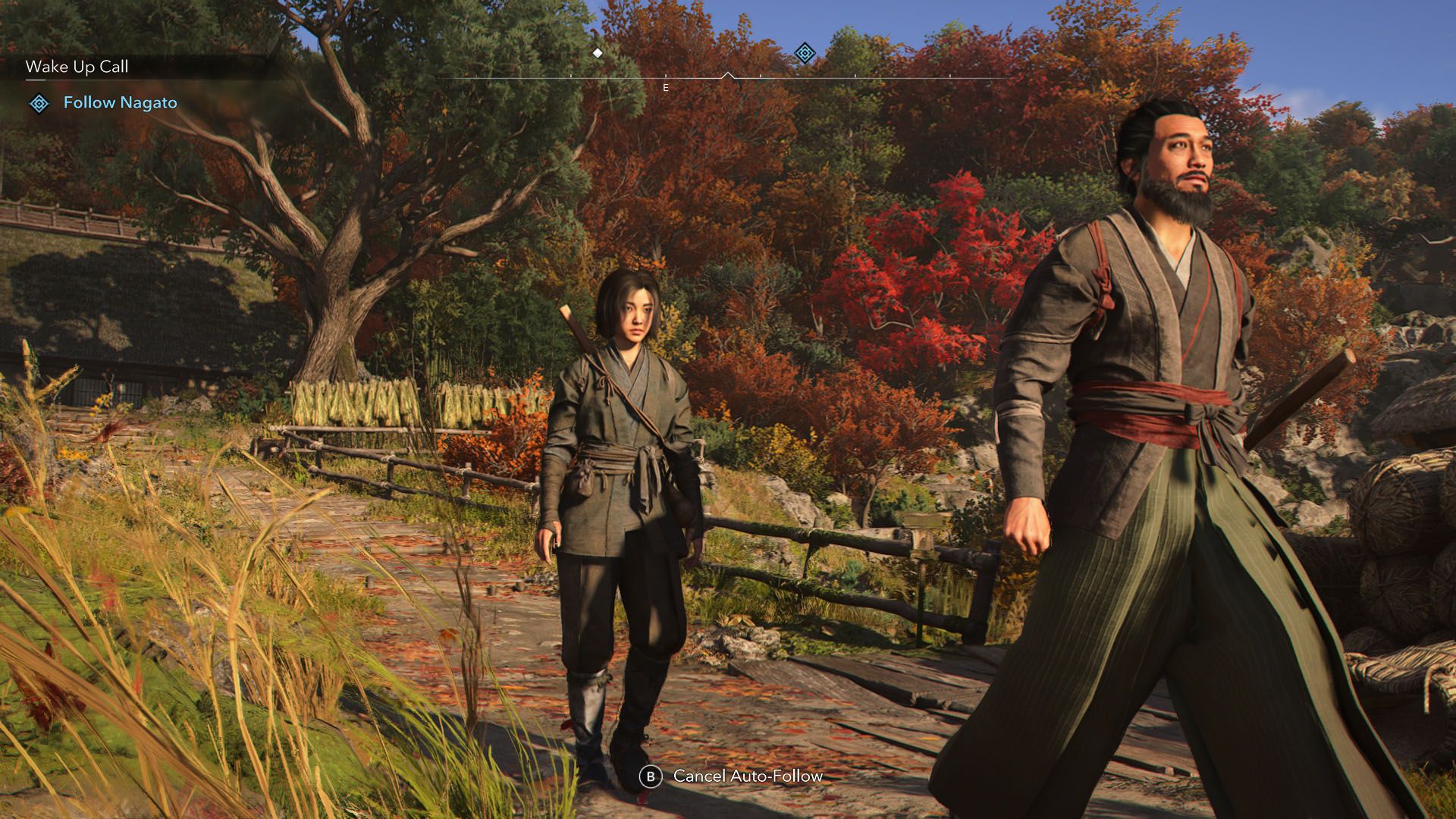This screenshot has height=819, width=1456.
Task: Click the Wake Up Call quest title
Action: (x=77, y=67)
